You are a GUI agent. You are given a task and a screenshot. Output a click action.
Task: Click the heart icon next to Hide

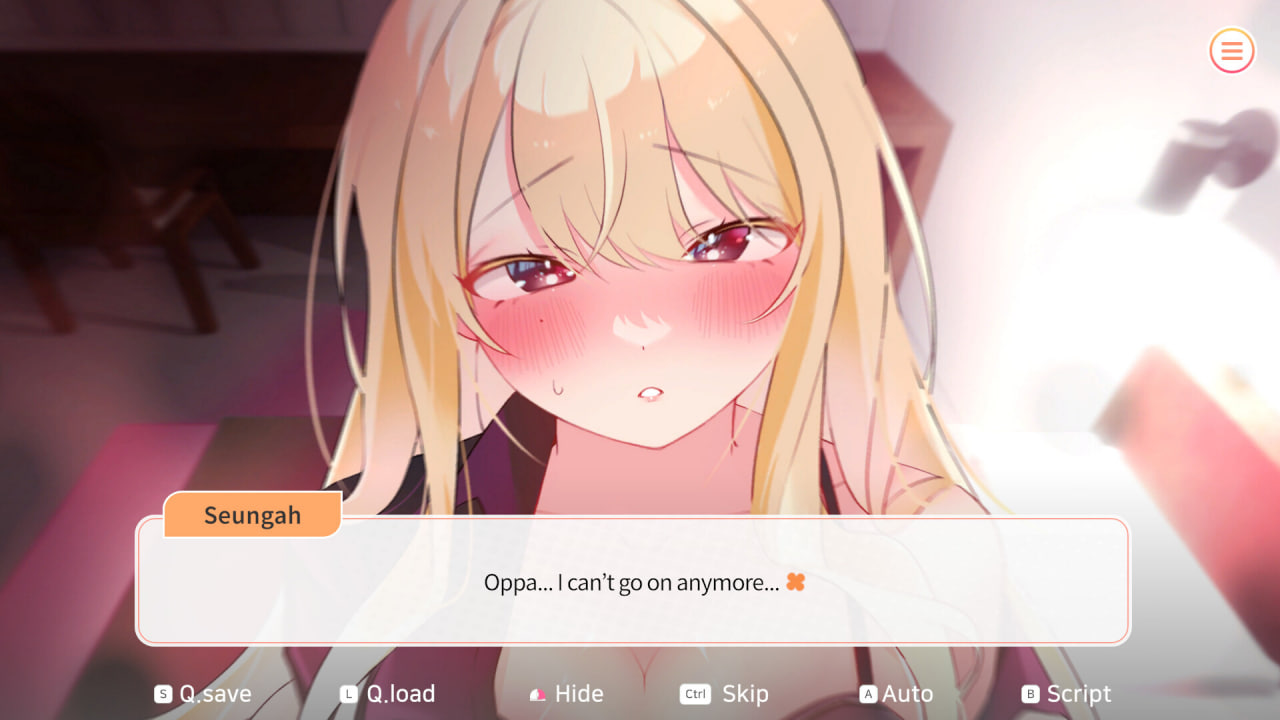[536, 693]
